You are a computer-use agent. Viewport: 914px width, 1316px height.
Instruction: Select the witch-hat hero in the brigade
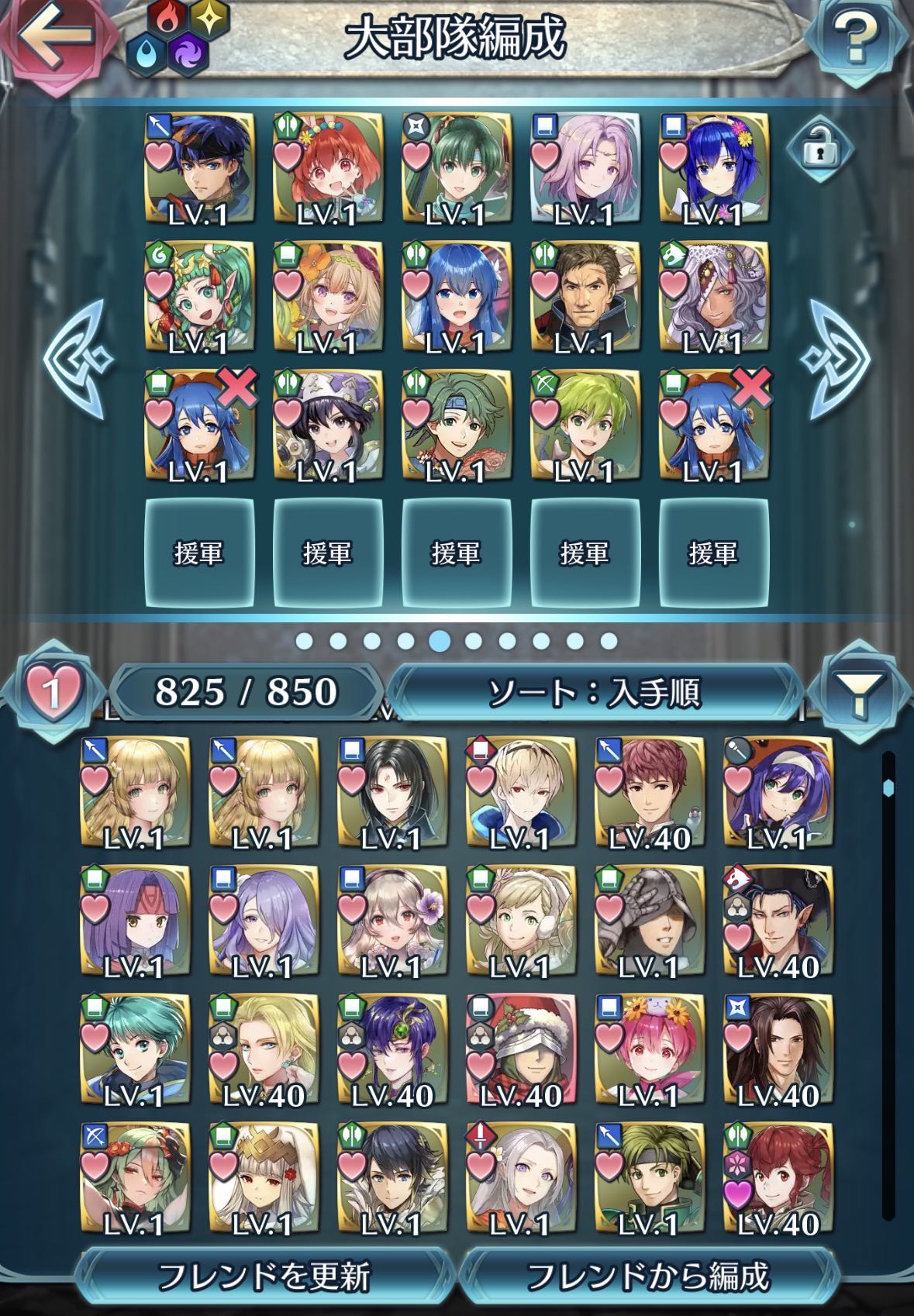point(327,425)
